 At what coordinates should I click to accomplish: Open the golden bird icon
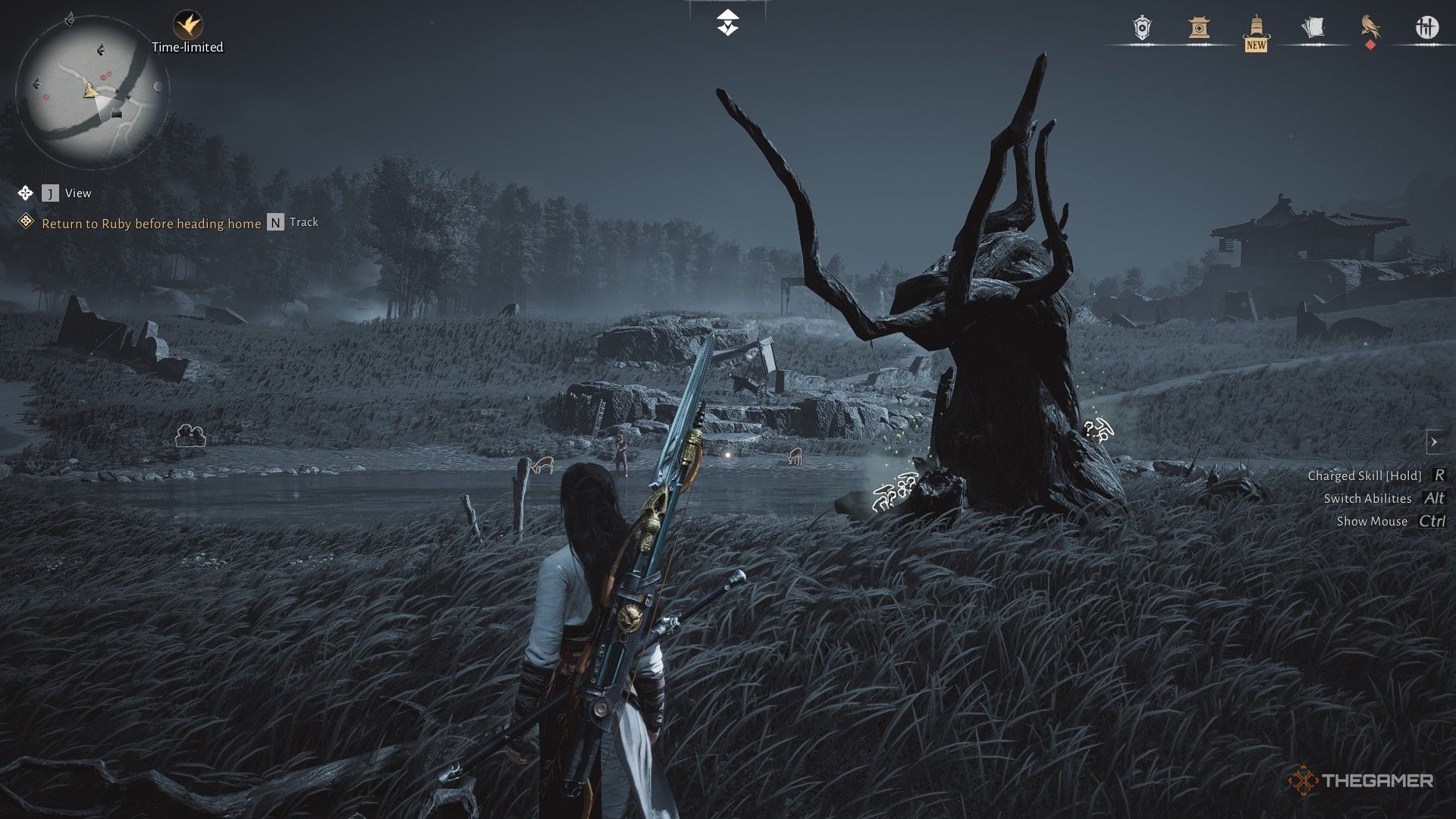(1370, 28)
